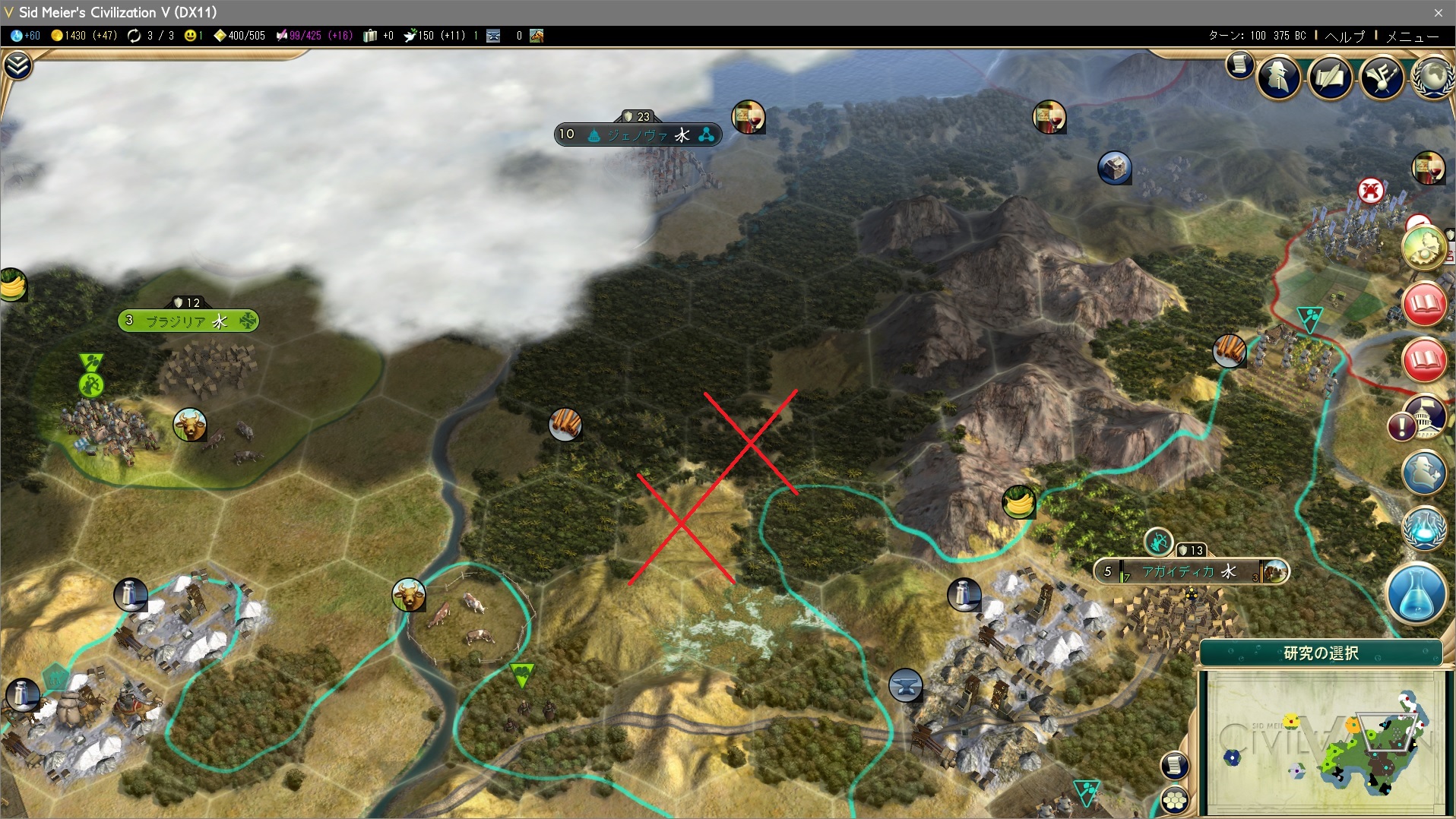Open the capitol building alert notification
The image size is (1456, 819).
tap(1426, 416)
